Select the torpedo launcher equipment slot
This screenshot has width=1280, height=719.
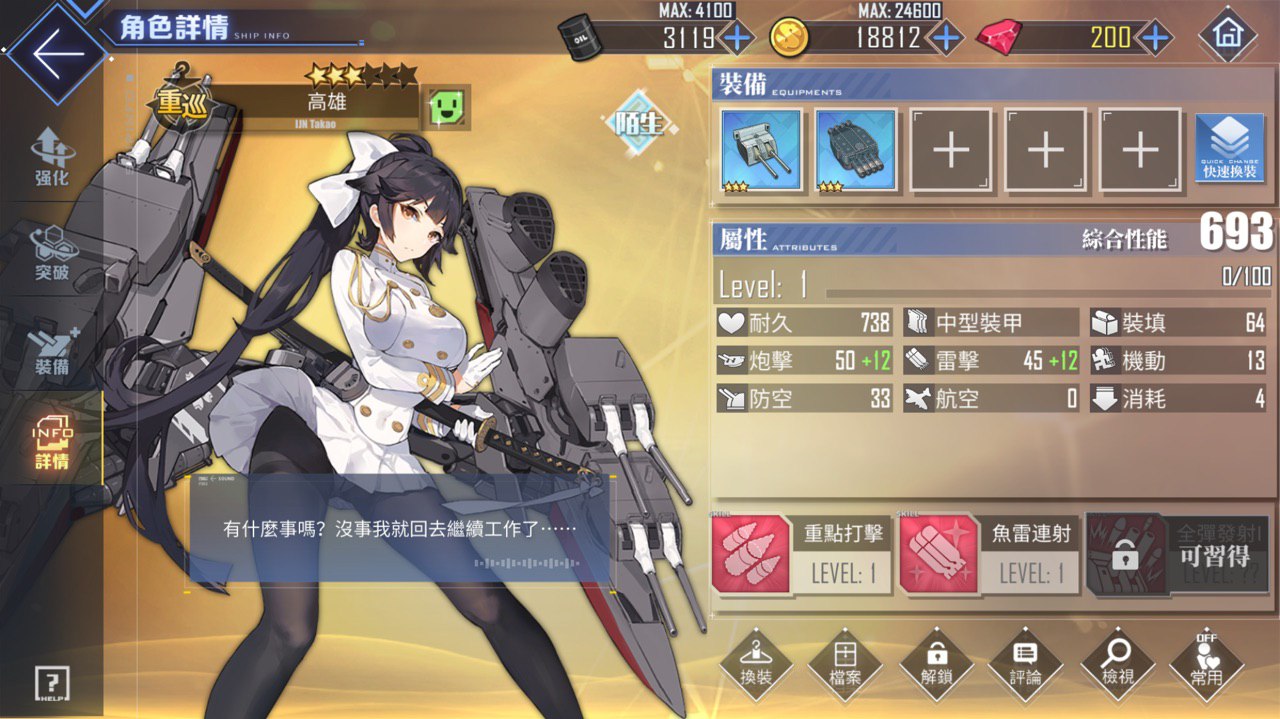coord(856,150)
